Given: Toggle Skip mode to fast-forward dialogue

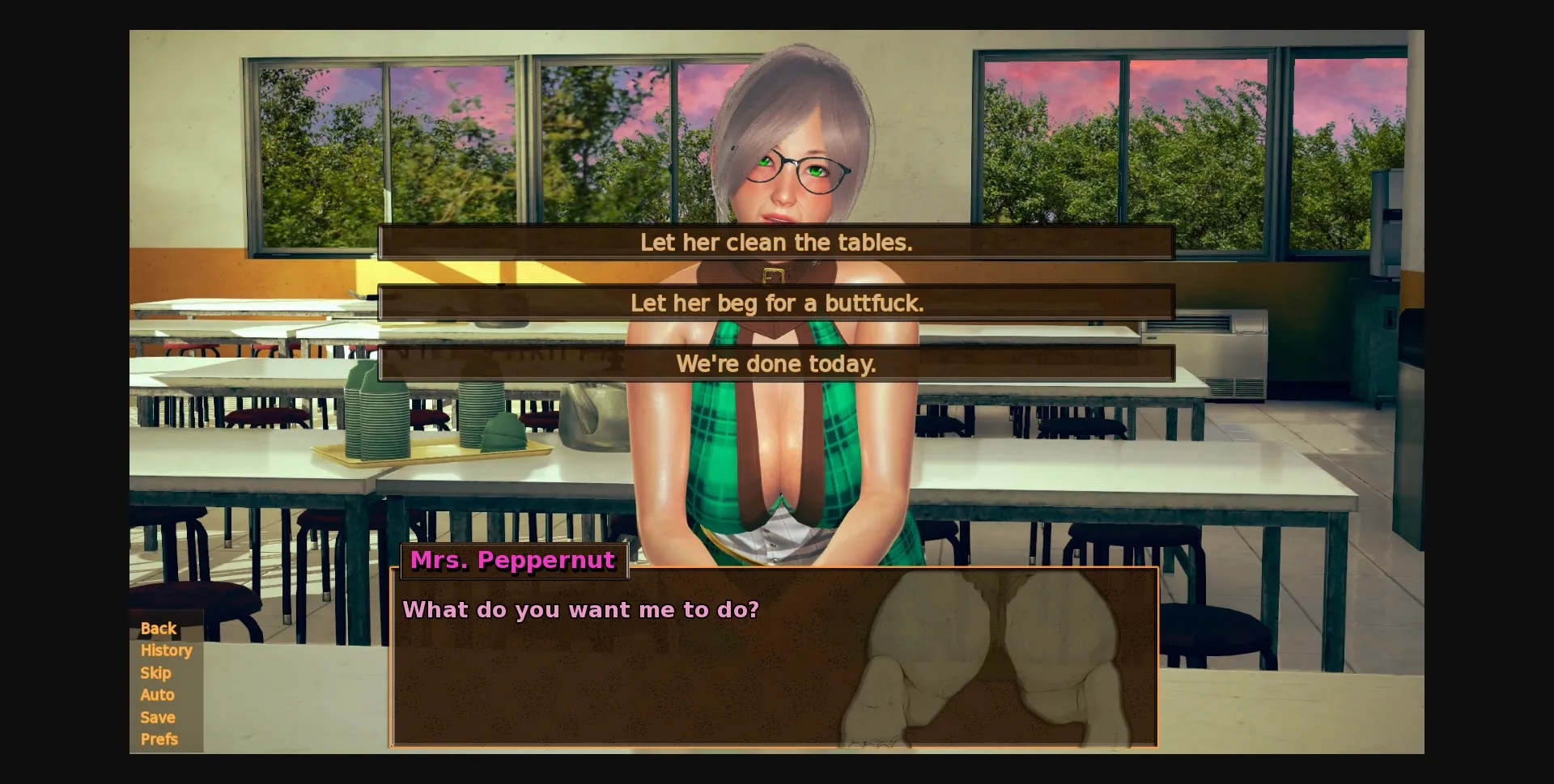Looking at the screenshot, I should (x=155, y=672).
